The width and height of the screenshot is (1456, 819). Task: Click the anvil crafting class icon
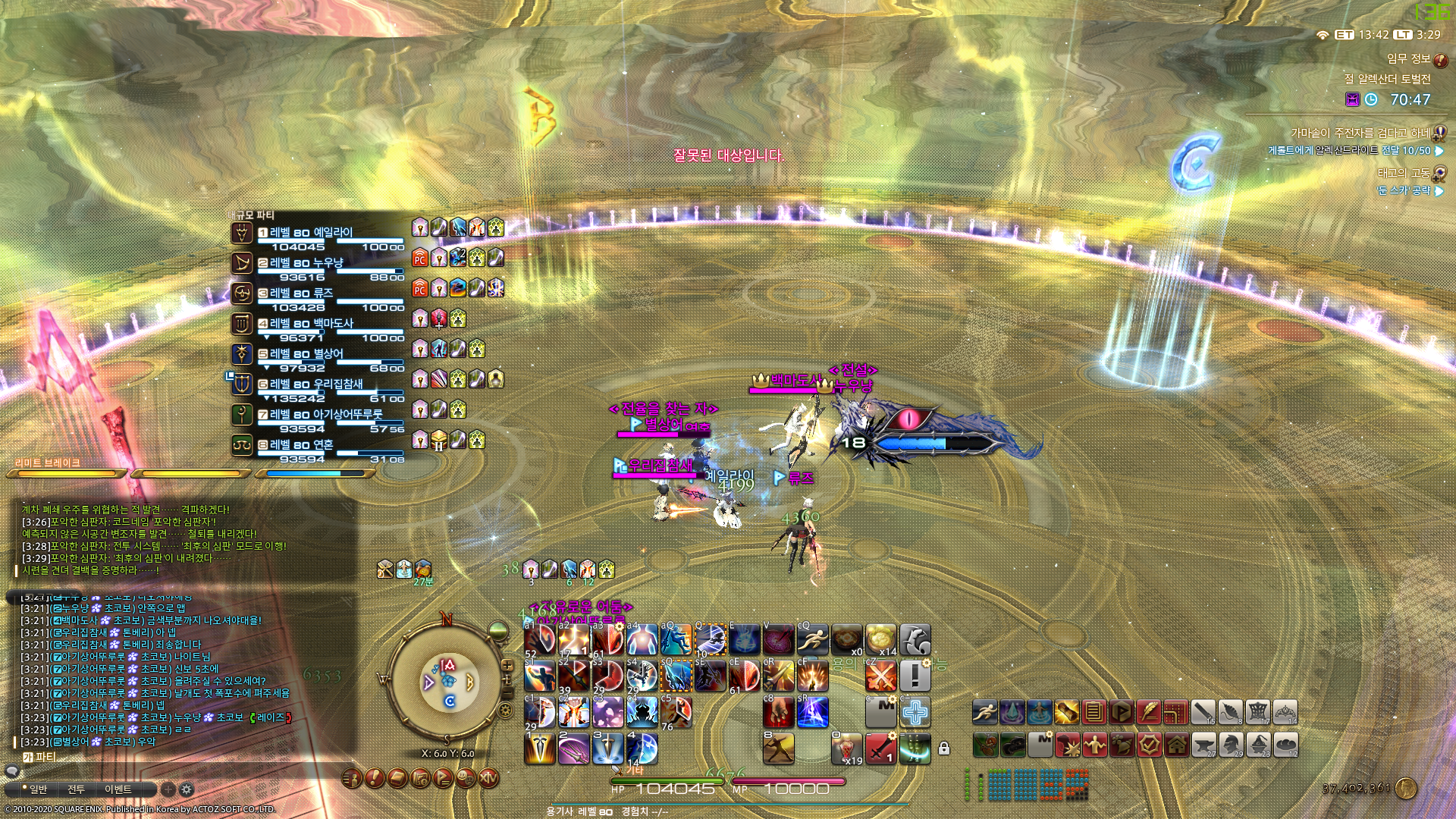(x=1203, y=745)
